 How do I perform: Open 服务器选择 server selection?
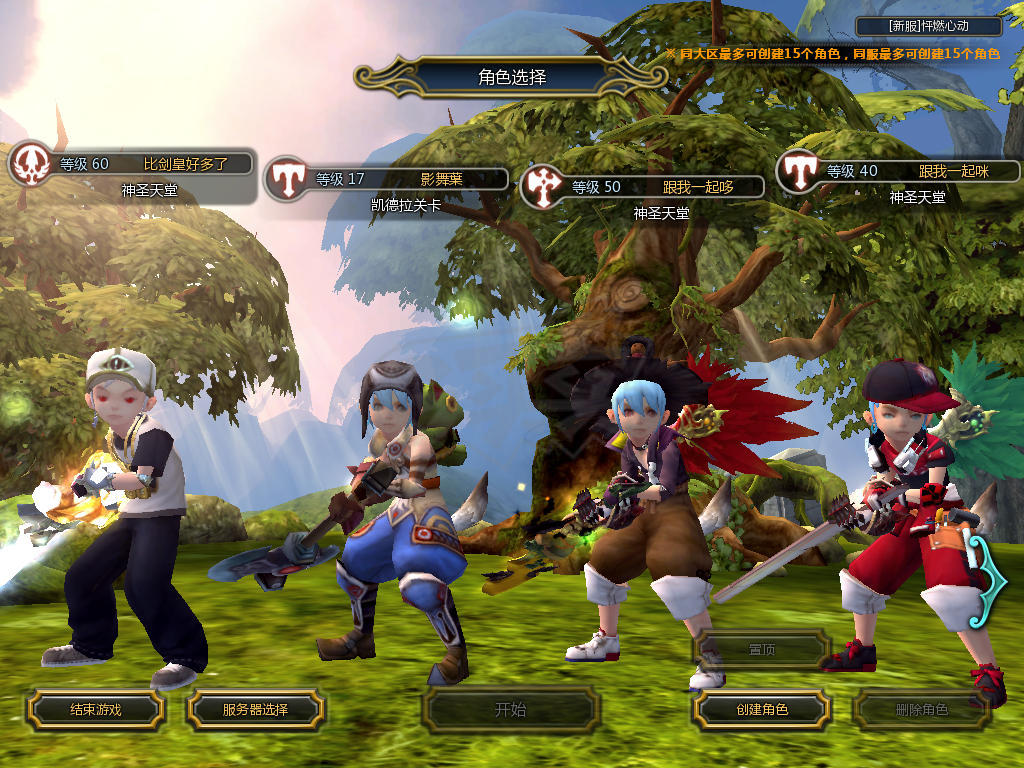coord(255,710)
